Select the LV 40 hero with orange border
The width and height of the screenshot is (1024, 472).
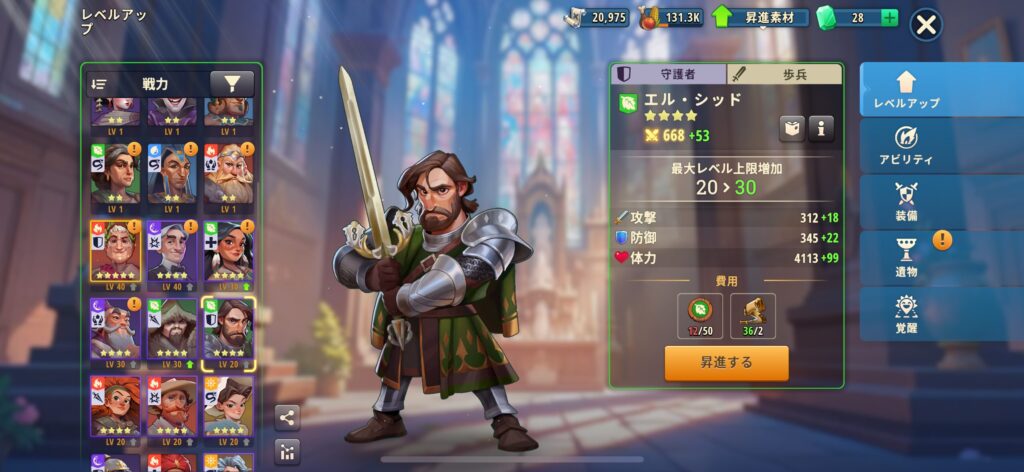(x=115, y=252)
